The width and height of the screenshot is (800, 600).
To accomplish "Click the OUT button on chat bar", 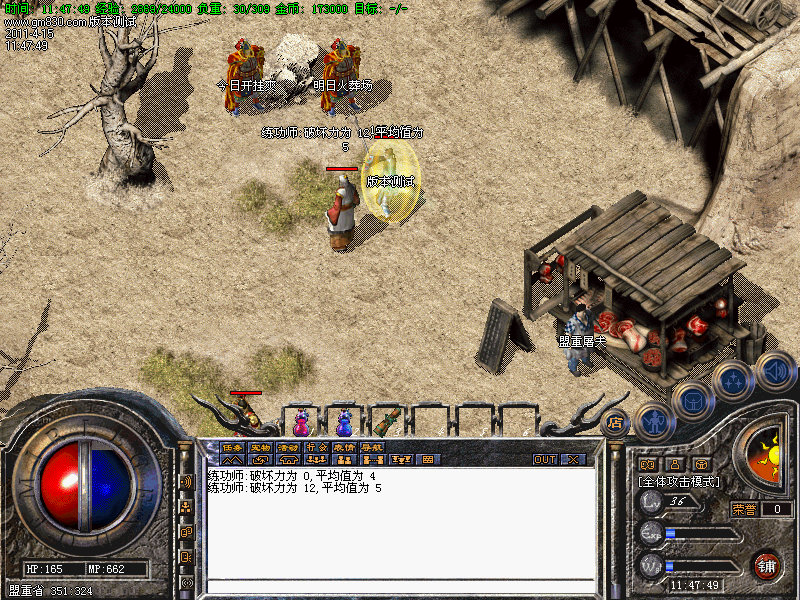I will (545, 460).
